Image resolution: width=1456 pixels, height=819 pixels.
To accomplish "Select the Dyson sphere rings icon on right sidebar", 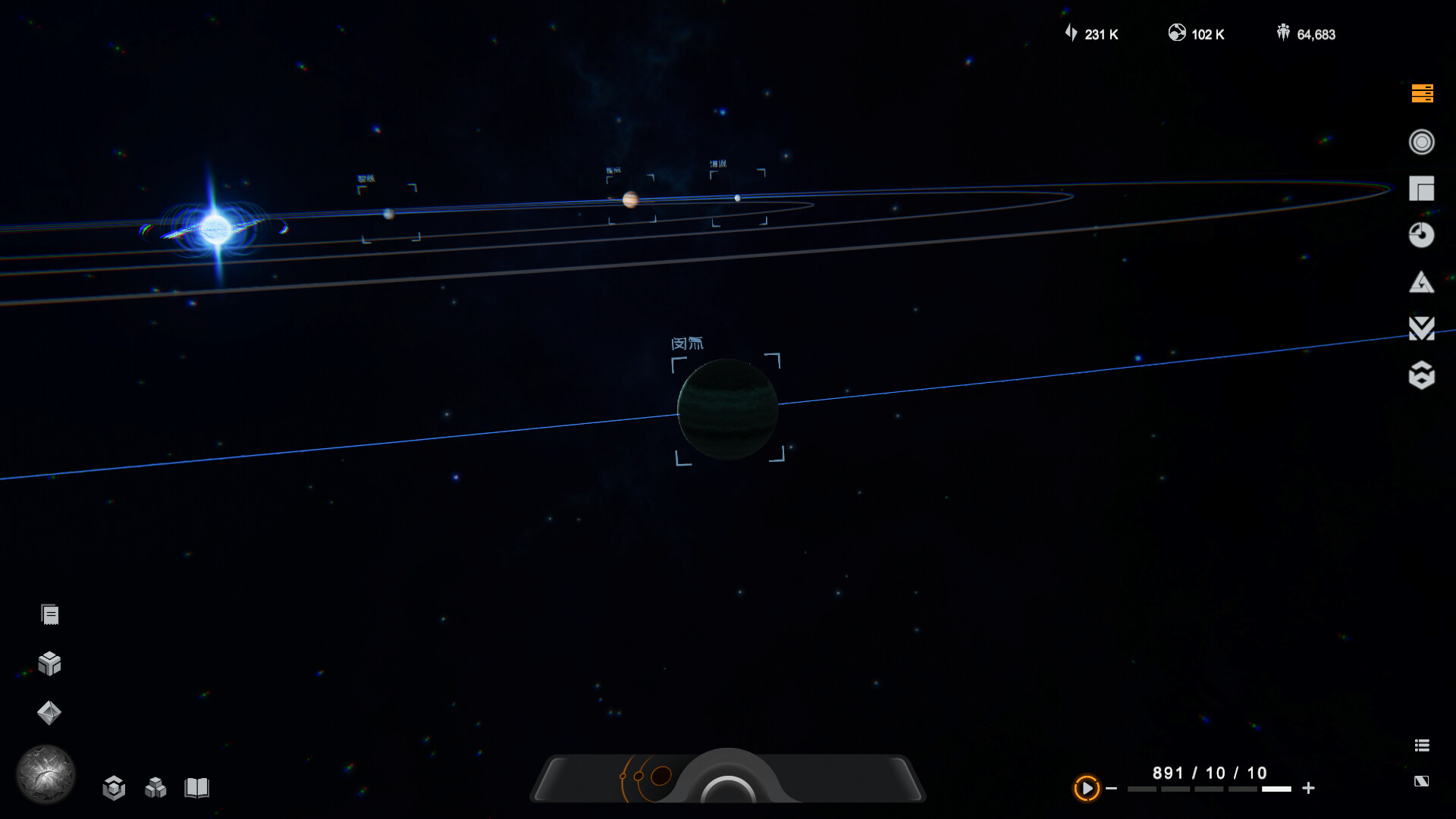I will [1422, 142].
